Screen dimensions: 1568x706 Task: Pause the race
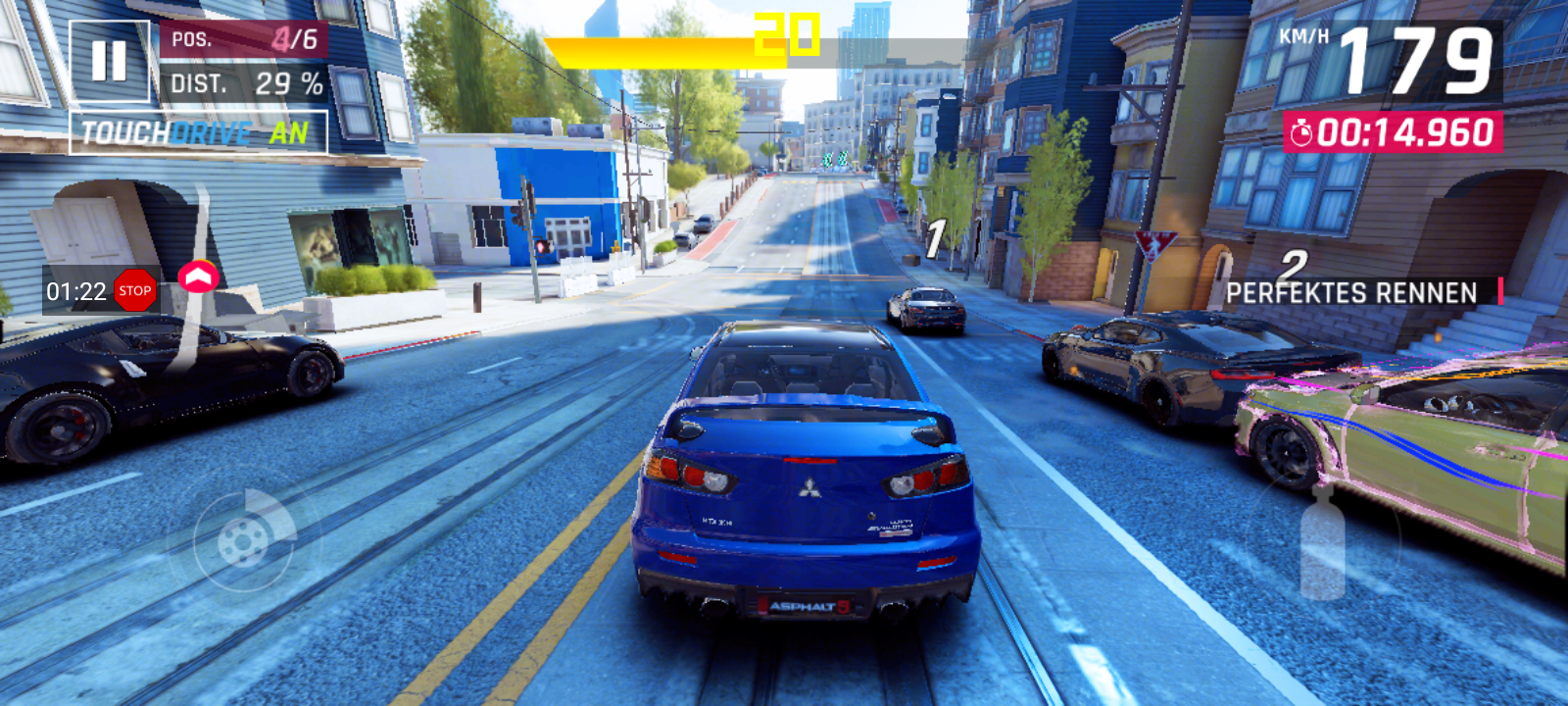pyautogui.click(x=109, y=61)
